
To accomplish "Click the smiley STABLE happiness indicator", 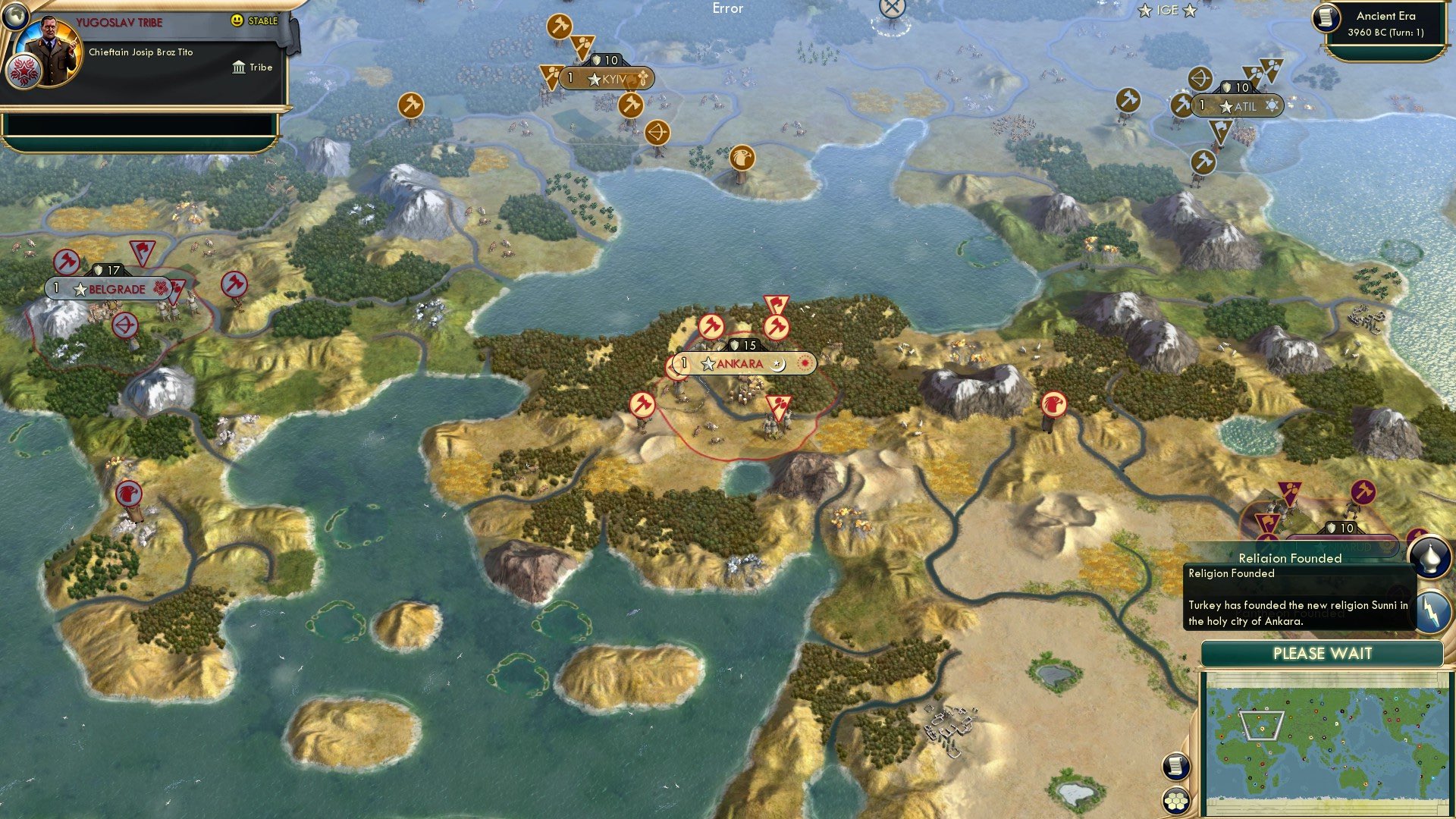I will click(238, 21).
